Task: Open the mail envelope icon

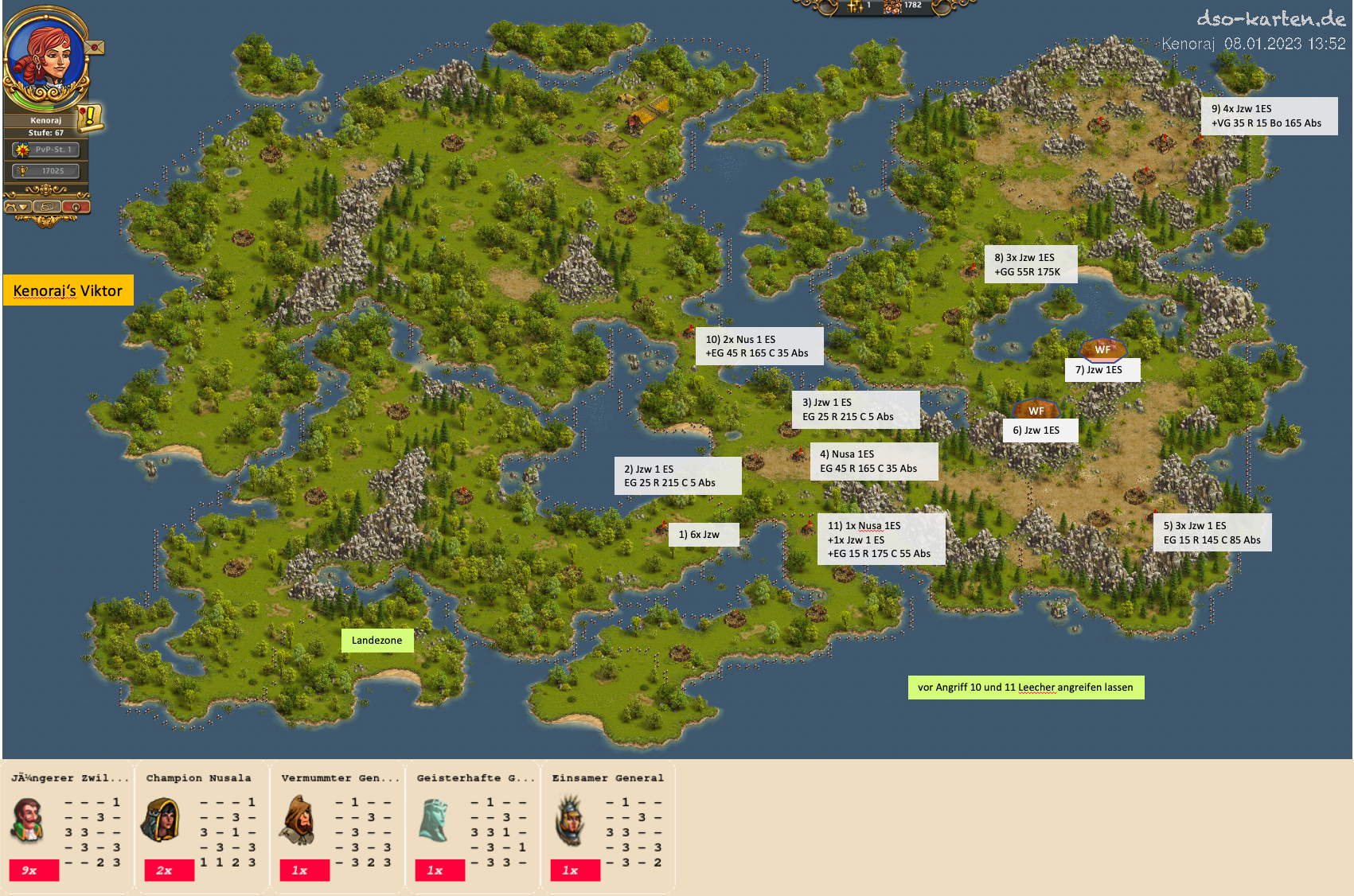Action: coord(95,48)
